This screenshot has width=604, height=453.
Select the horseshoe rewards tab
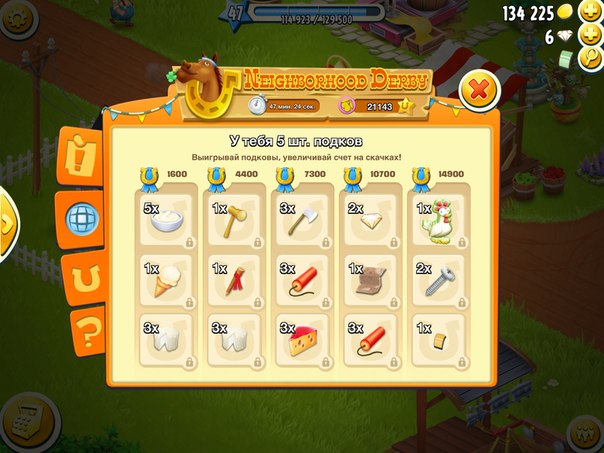[x=79, y=272]
